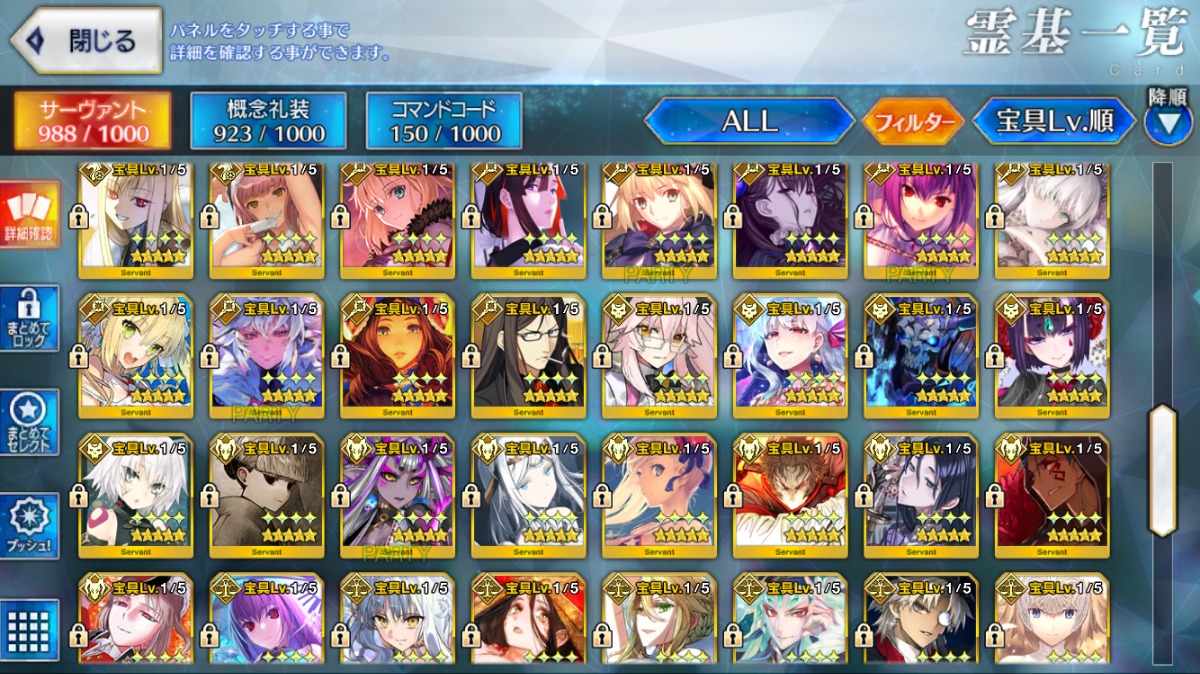1200x674 pixels.
Task: Select the long-haired man with glasses servant card
Action: click(528, 353)
